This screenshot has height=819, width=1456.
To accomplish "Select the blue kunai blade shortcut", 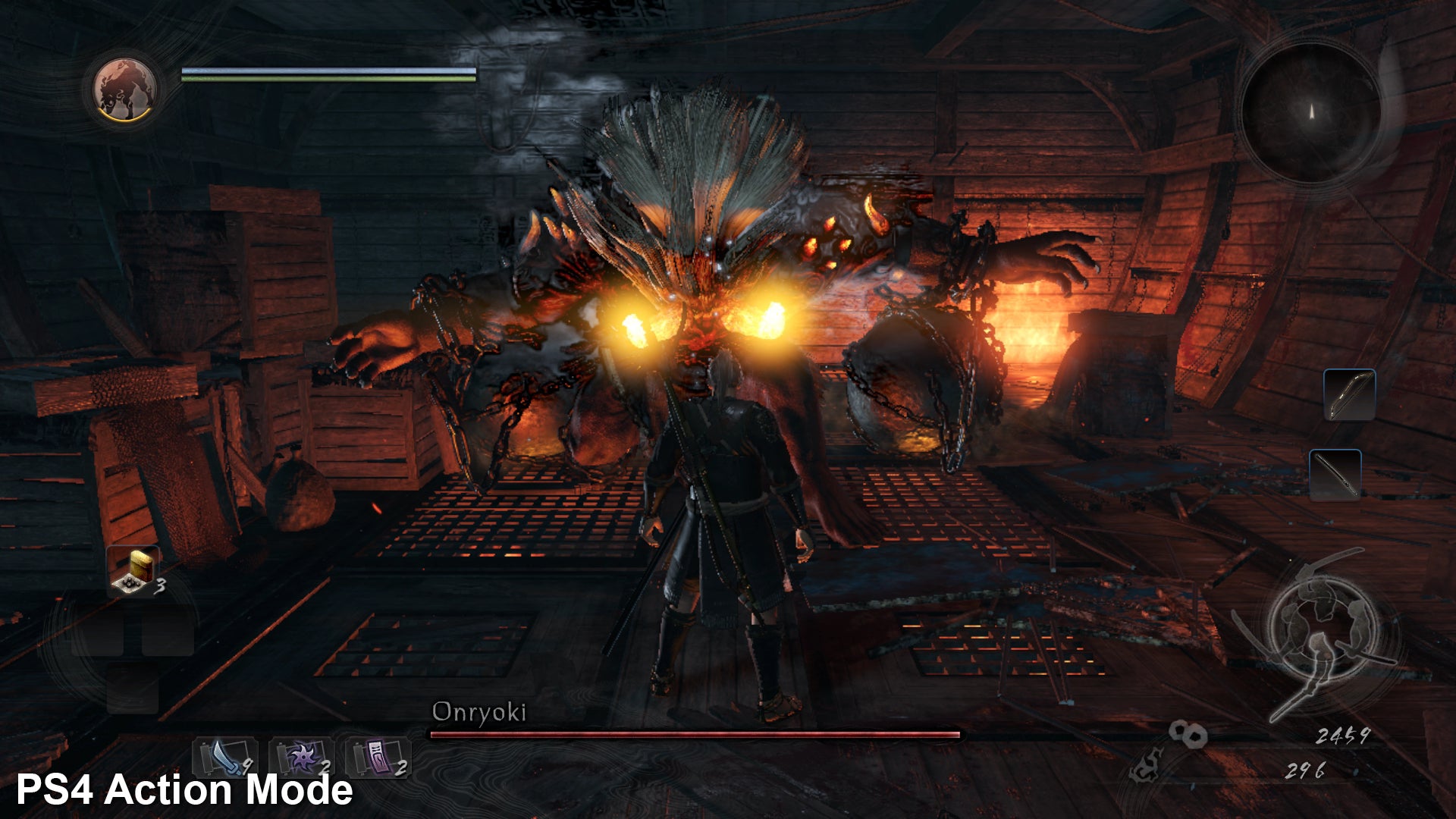I will (x=224, y=757).
